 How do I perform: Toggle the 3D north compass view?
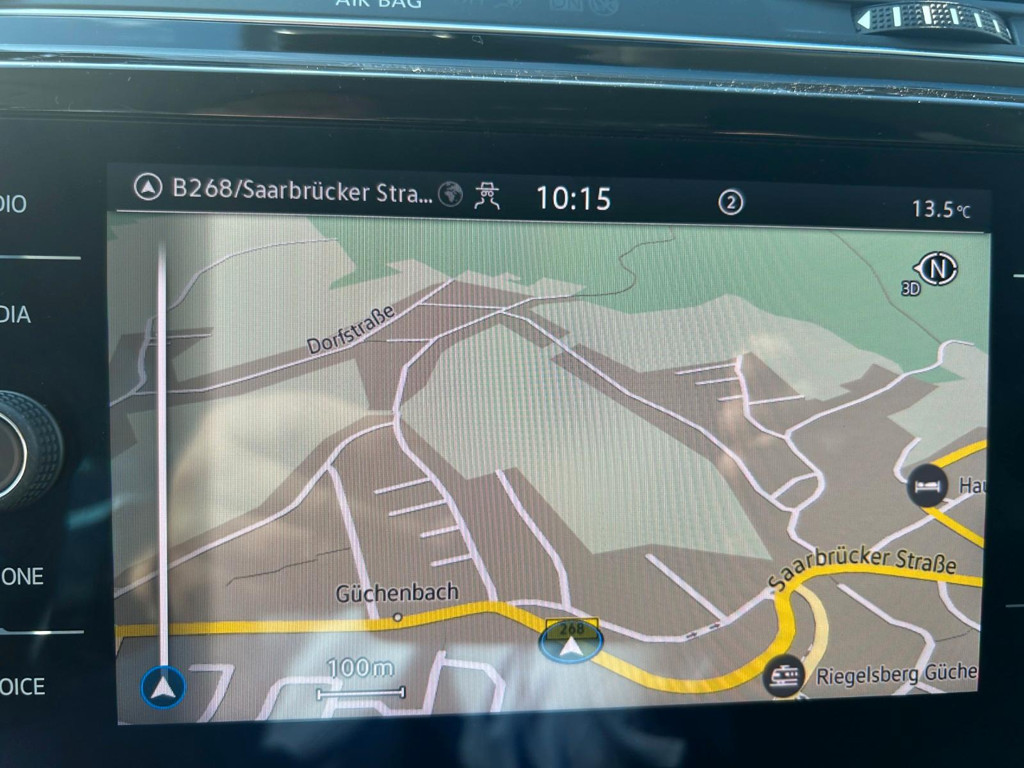click(936, 269)
